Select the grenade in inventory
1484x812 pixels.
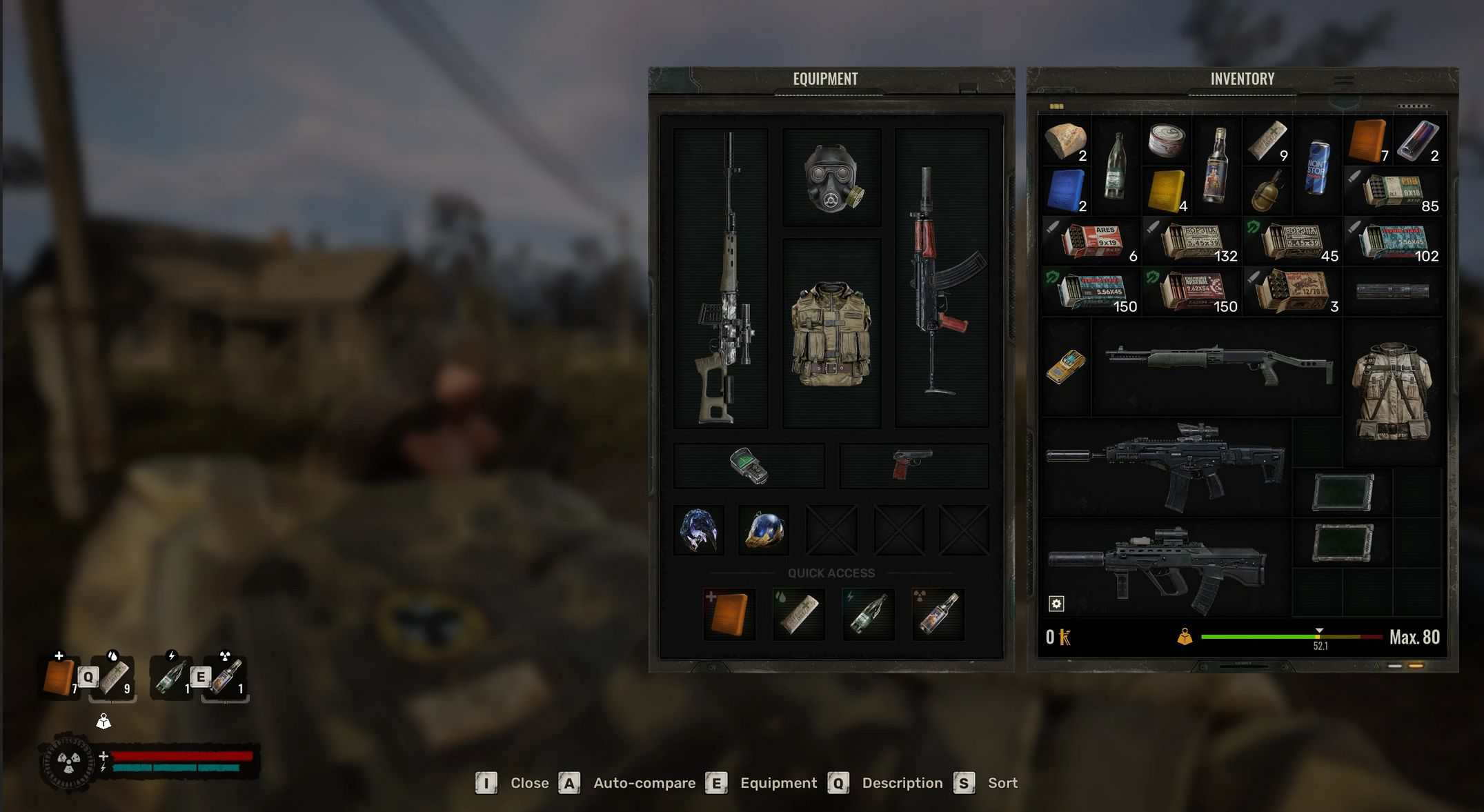1267,191
